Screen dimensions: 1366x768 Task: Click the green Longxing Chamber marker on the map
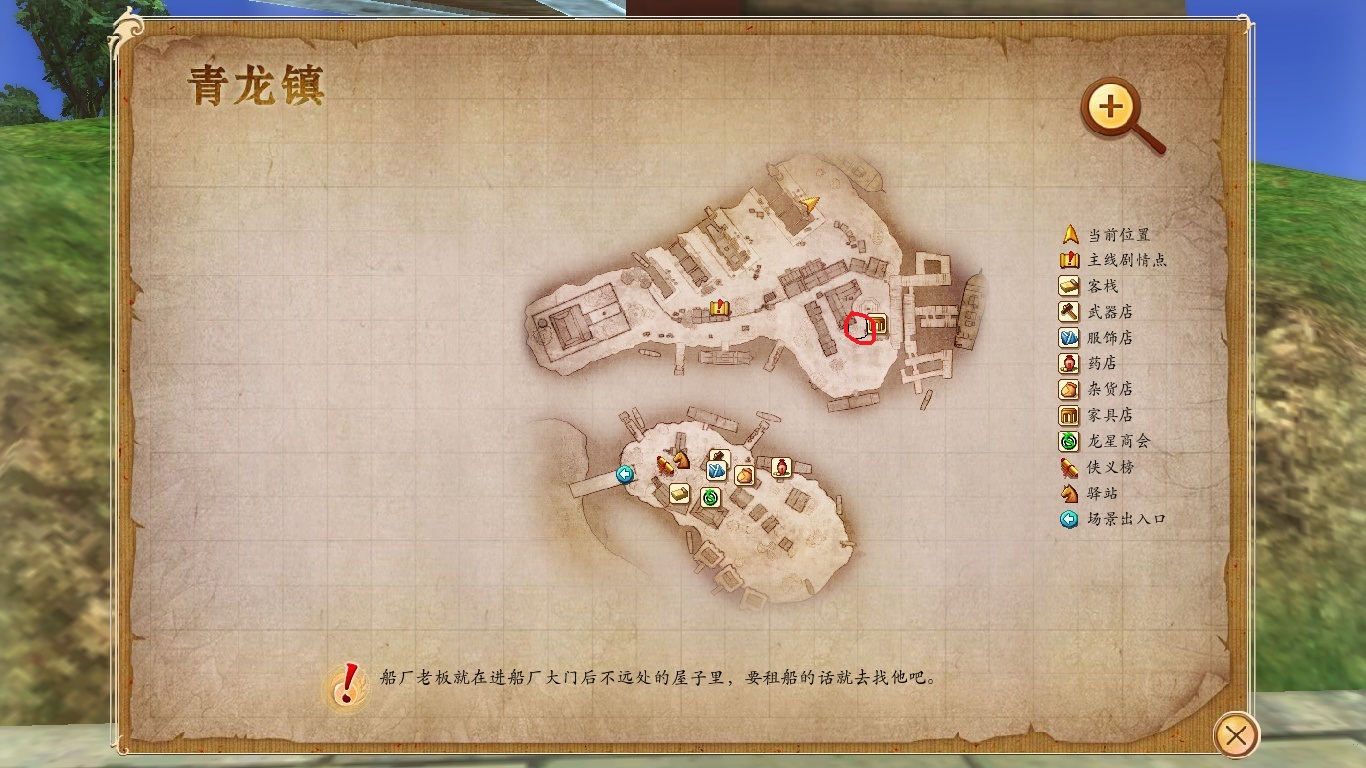pyautogui.click(x=711, y=496)
